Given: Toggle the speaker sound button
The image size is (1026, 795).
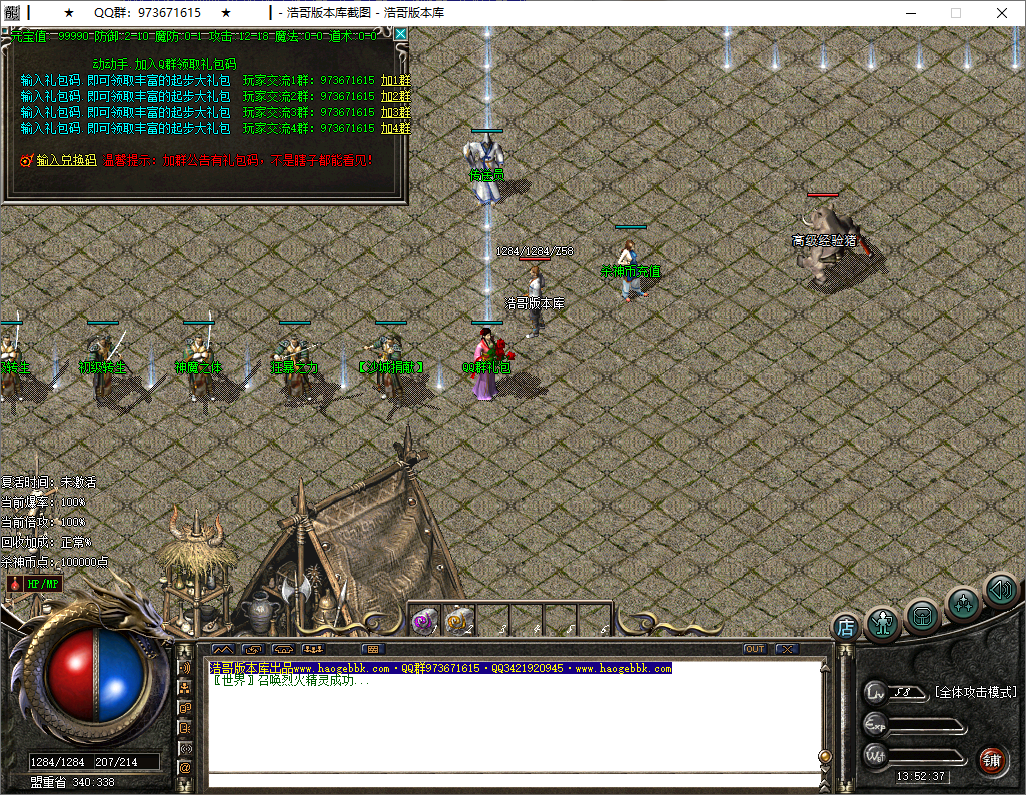Looking at the screenshot, I should click(1000, 589).
